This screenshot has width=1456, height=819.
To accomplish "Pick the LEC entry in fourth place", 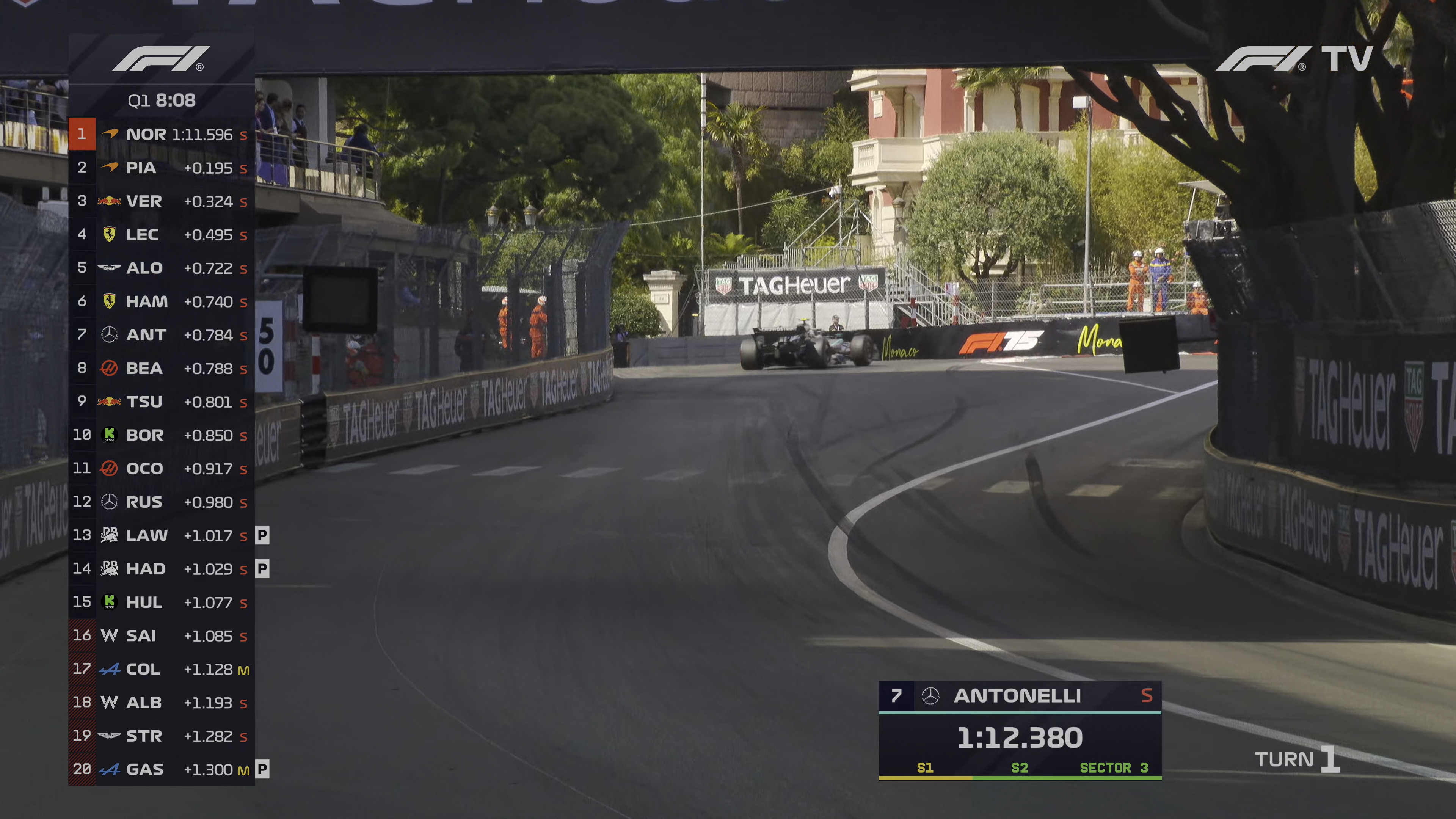I will click(161, 235).
